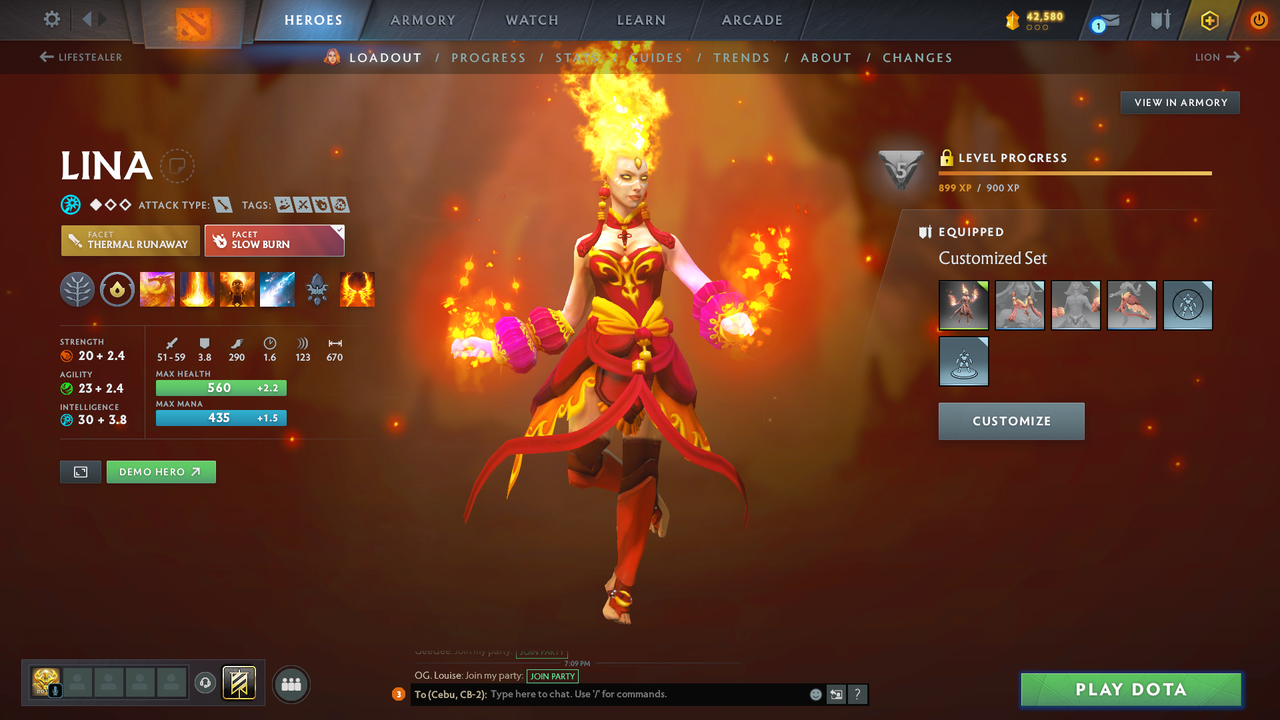Viewport: 1280px width, 720px height.
Task: Select Lina's Dragon Slave ability icon
Action: 157,290
